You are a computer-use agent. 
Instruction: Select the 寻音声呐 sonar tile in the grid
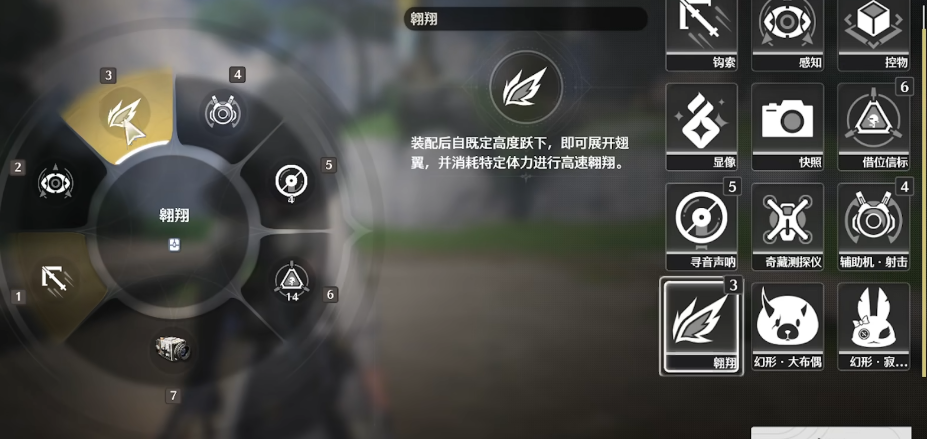pyautogui.click(x=701, y=224)
